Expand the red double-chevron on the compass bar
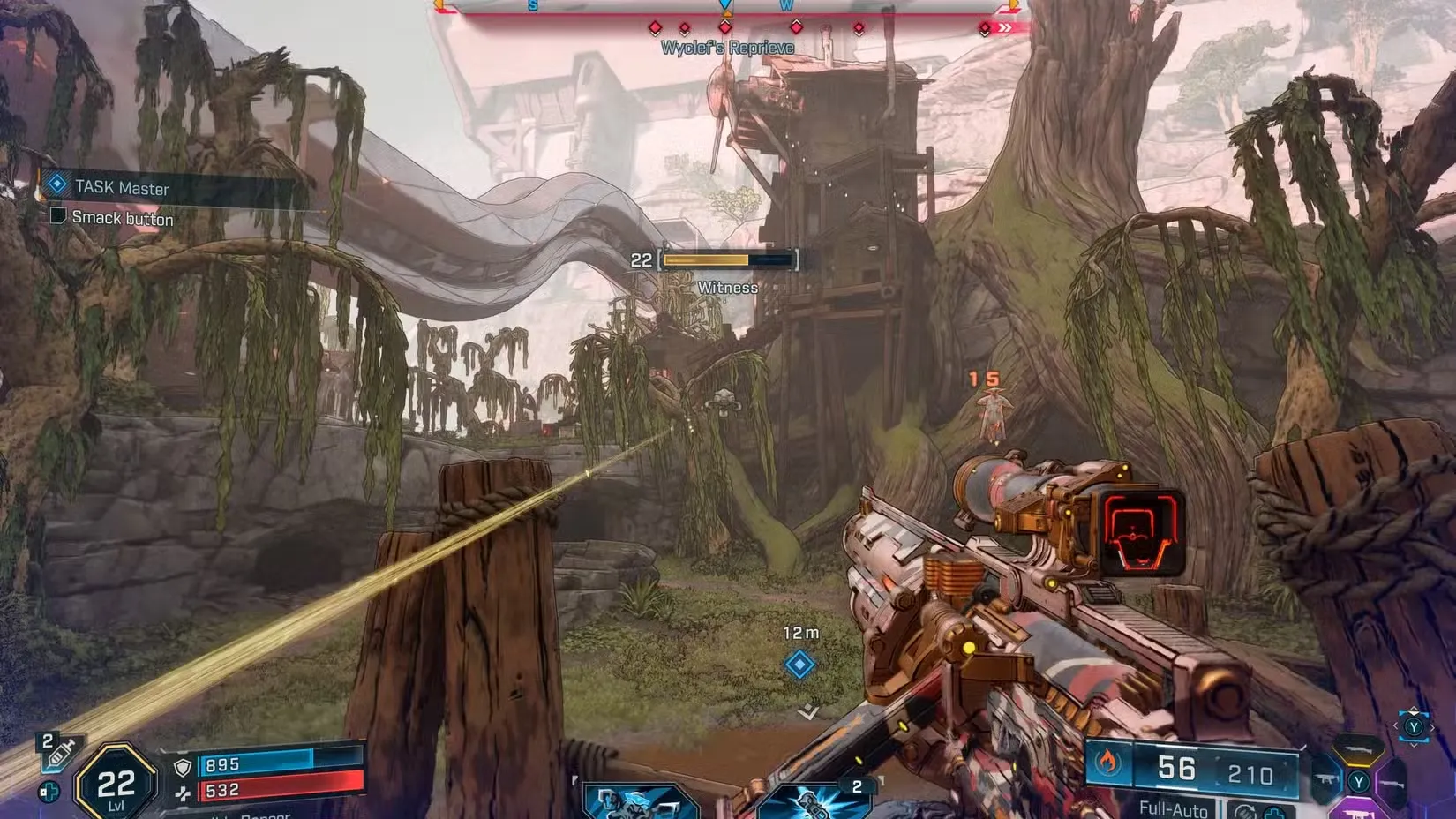 pyautogui.click(x=1003, y=27)
